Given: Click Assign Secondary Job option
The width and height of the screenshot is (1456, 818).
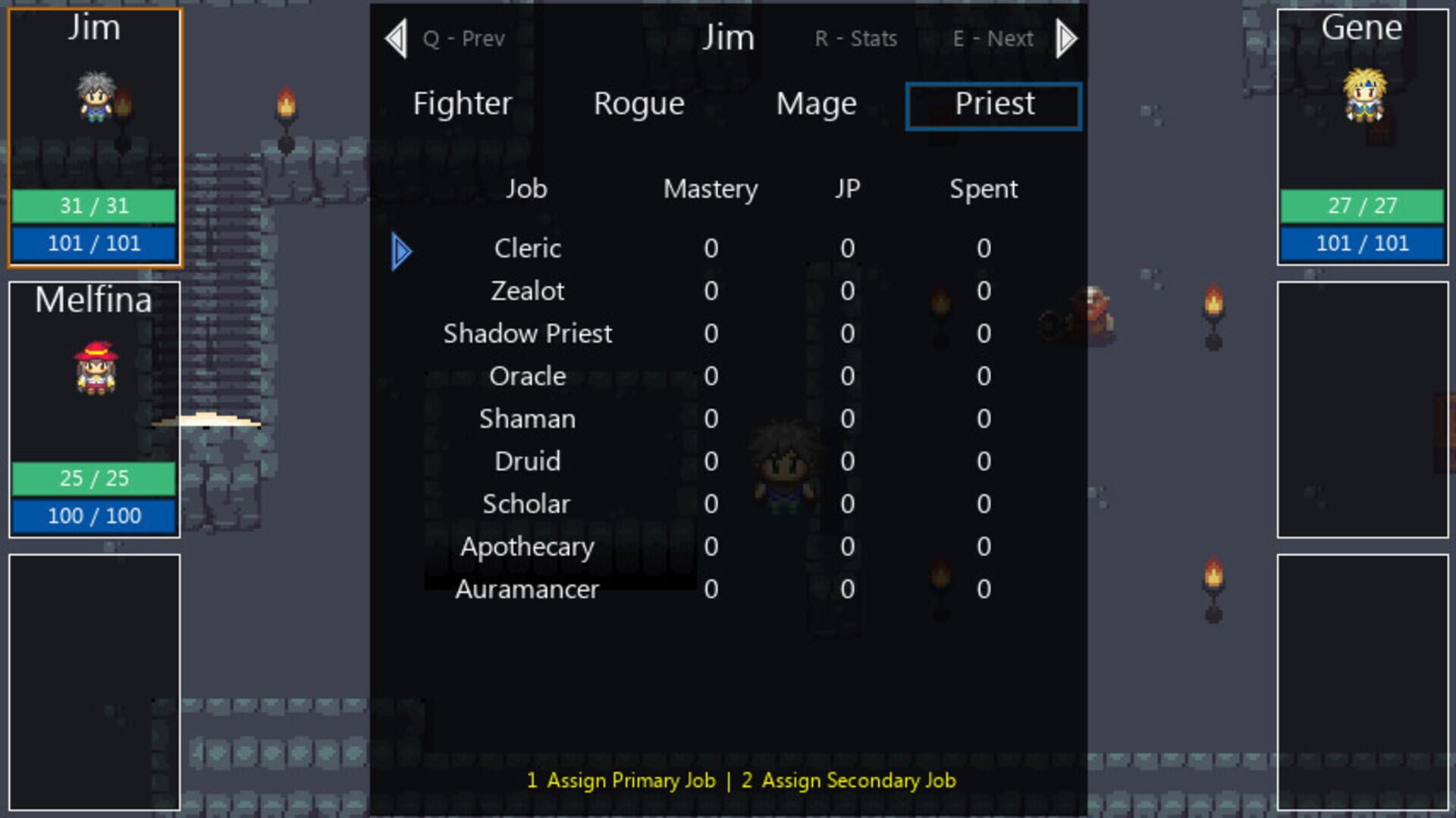Looking at the screenshot, I should coord(851,781).
